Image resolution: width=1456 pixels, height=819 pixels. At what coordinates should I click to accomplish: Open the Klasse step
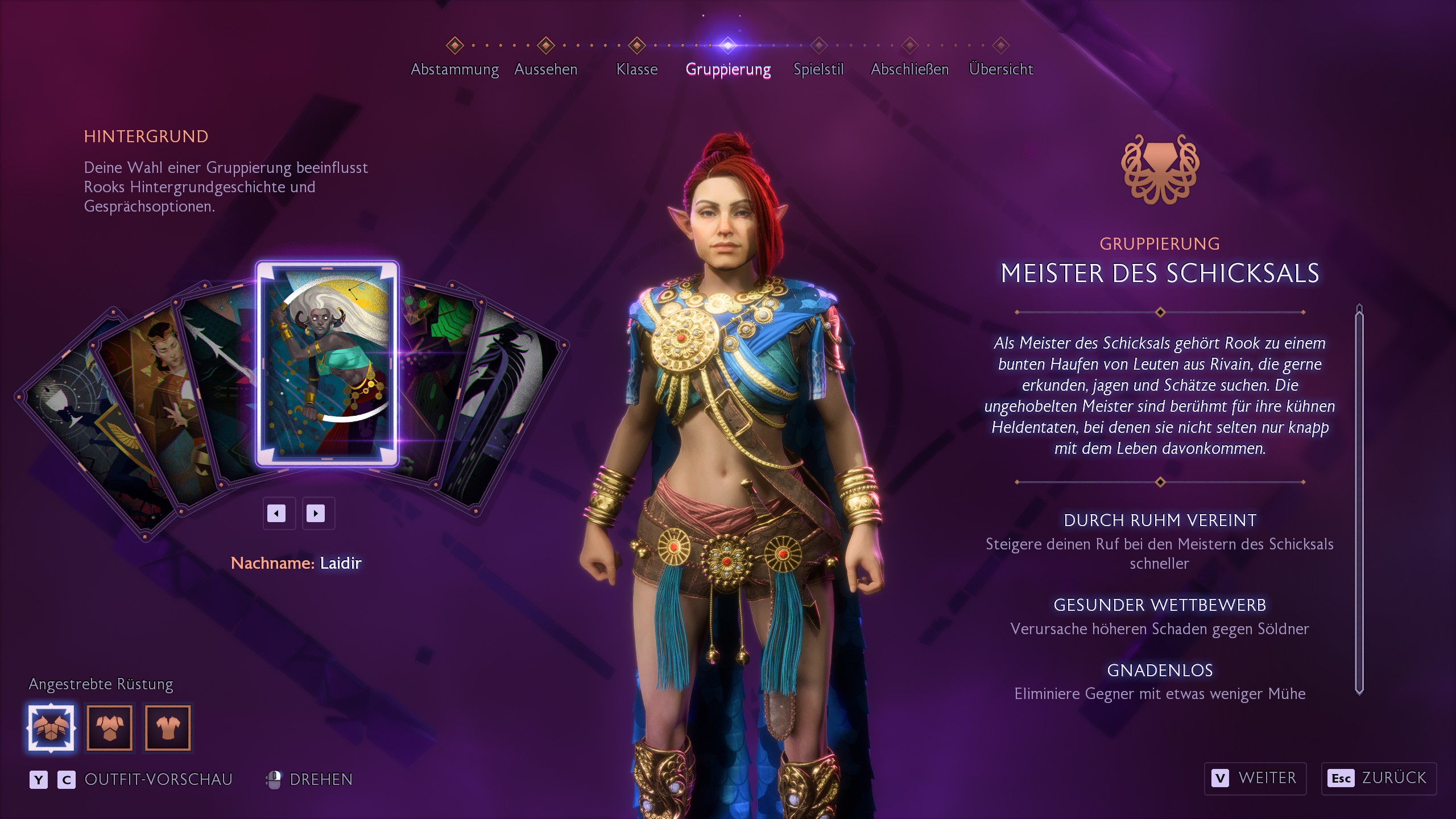[636, 69]
